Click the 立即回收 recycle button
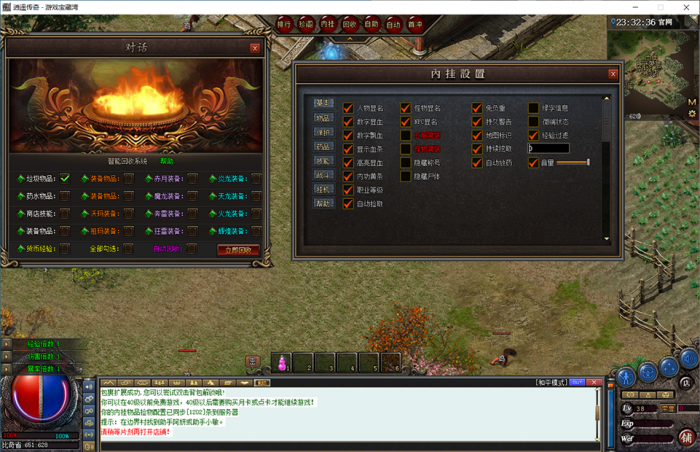Image resolution: width=700 pixels, height=452 pixels. pos(237,250)
